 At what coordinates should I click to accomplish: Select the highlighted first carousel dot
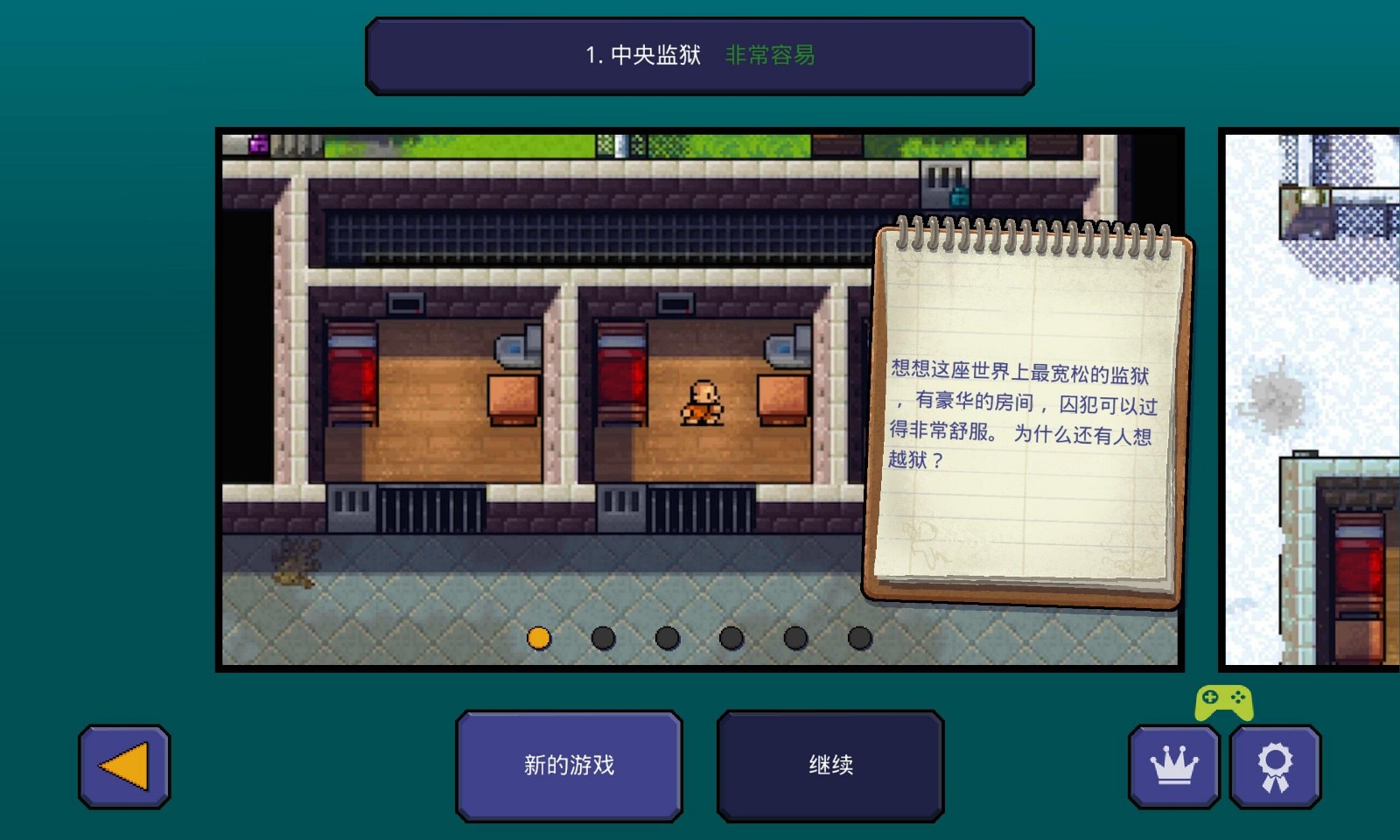point(539,639)
